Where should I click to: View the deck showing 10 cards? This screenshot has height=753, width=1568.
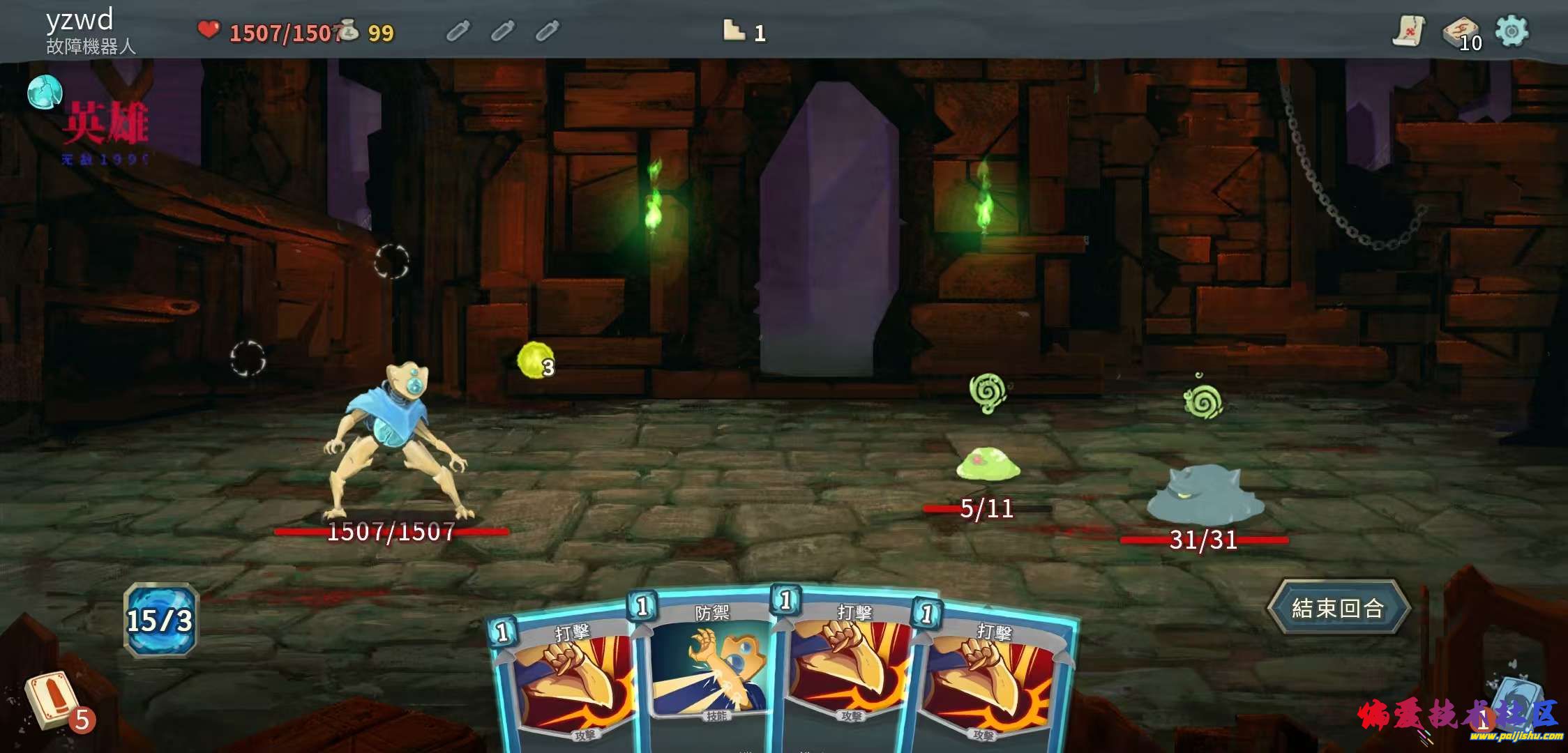(1461, 33)
